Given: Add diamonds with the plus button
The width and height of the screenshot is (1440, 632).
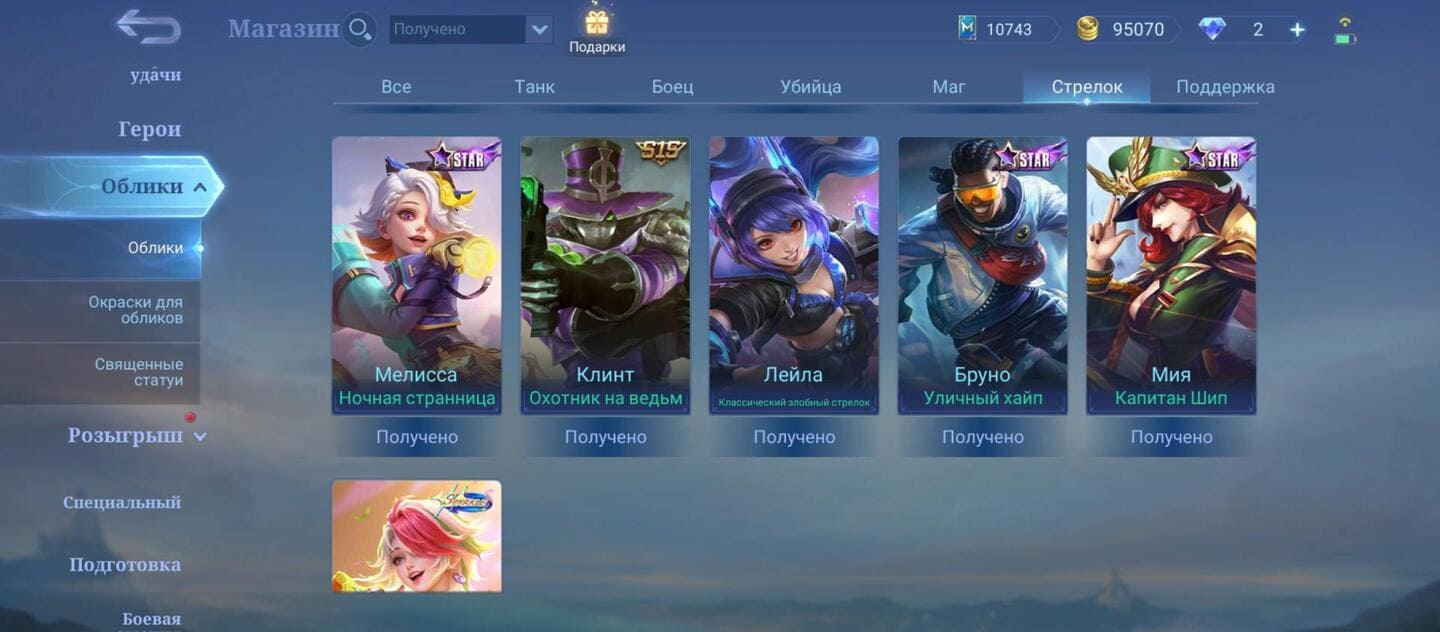Looking at the screenshot, I should pos(1297,30).
